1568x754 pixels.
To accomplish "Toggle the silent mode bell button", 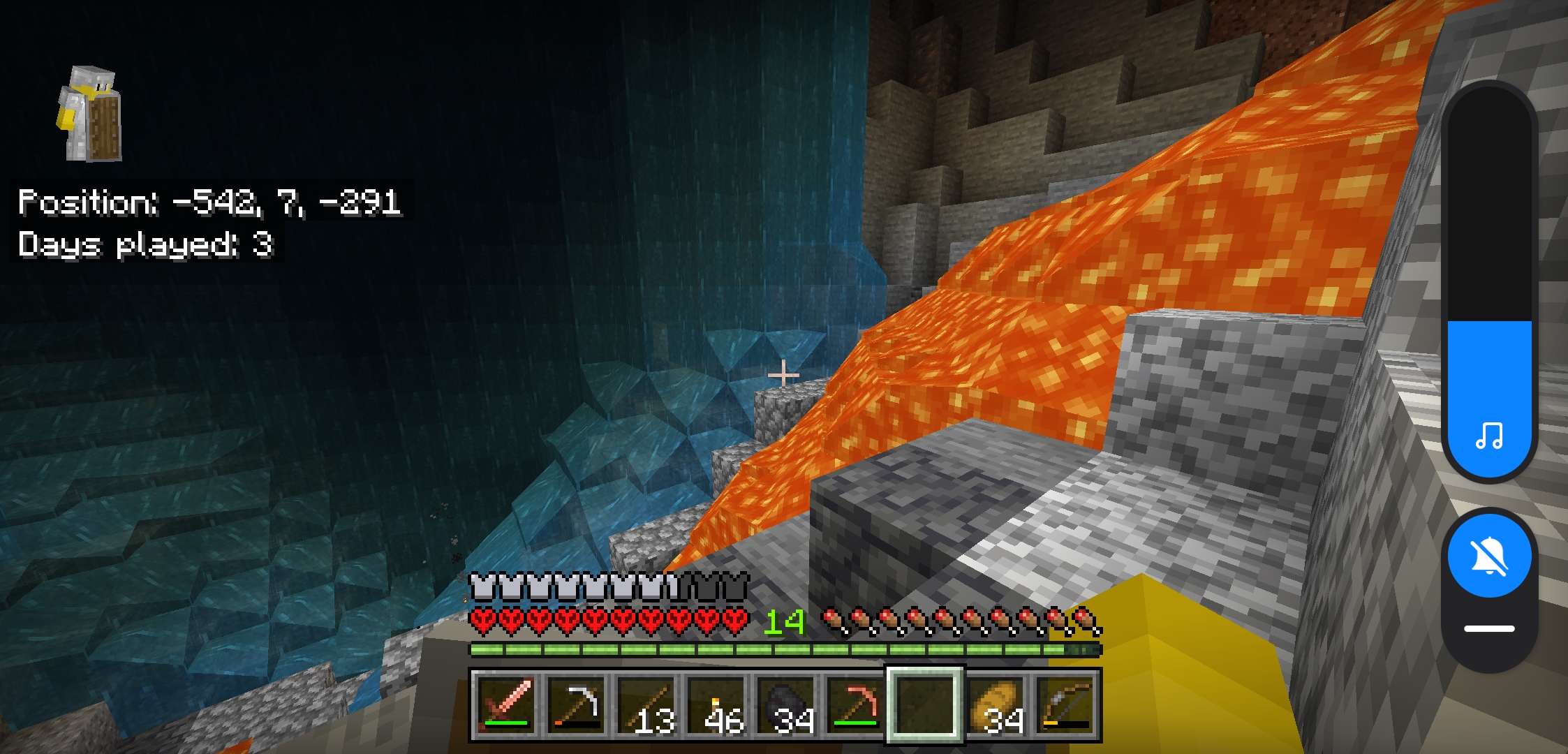I will coord(1489,556).
